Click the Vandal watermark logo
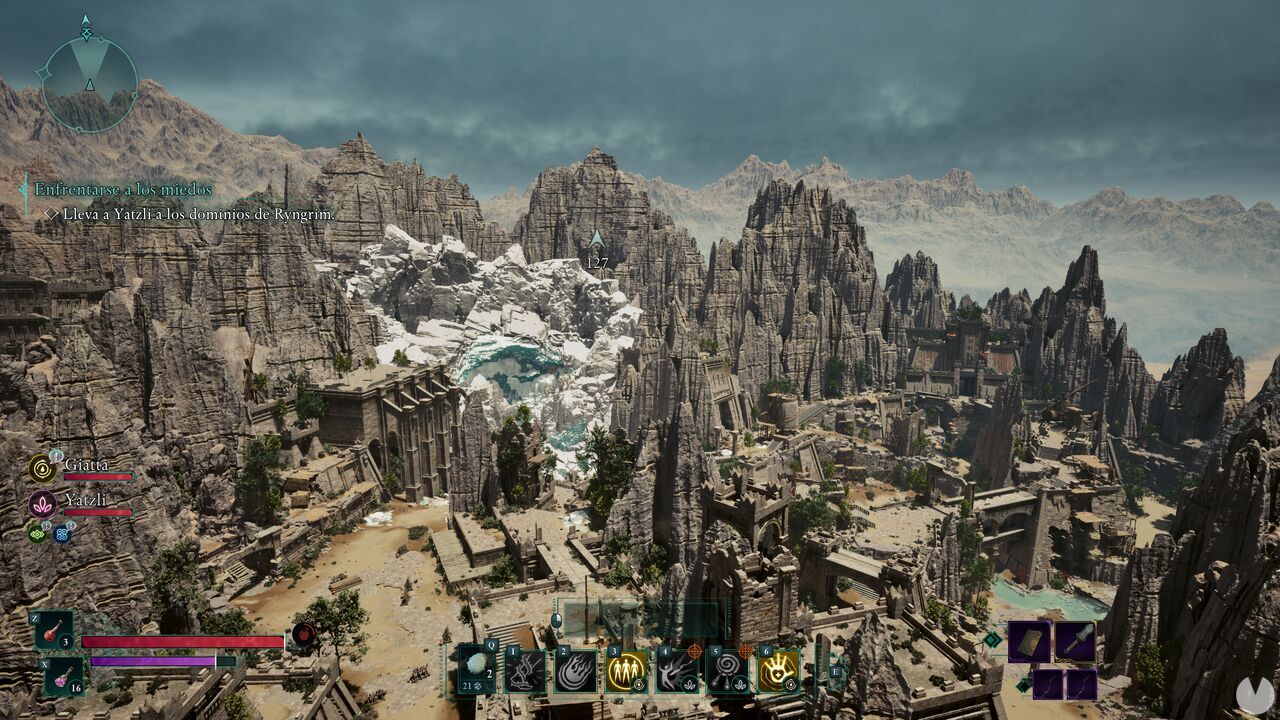The image size is (1280, 720). pyautogui.click(x=1254, y=694)
